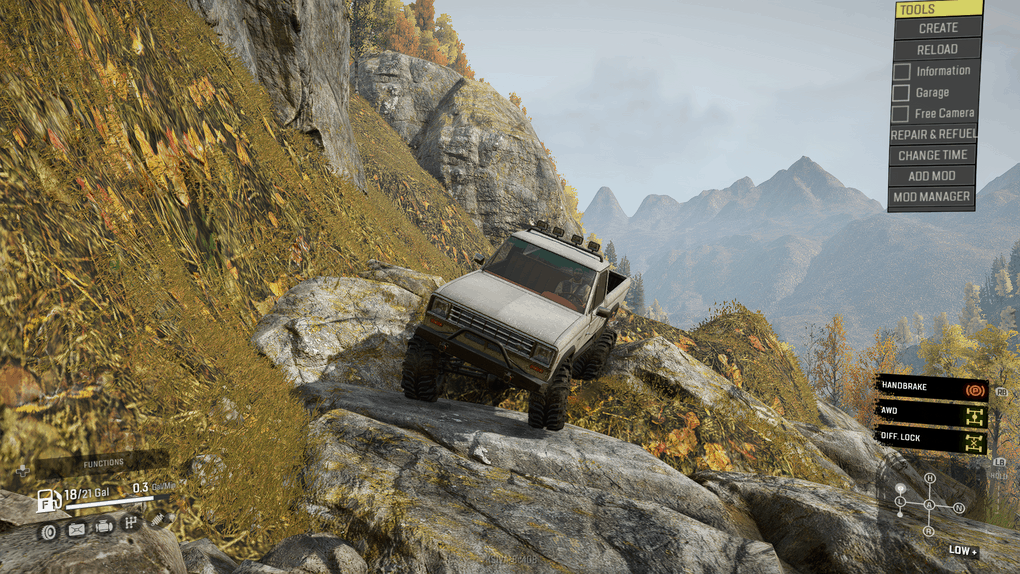Image resolution: width=1020 pixels, height=574 pixels.
Task: Toggle the Free Camera checkbox
Action: click(x=901, y=113)
